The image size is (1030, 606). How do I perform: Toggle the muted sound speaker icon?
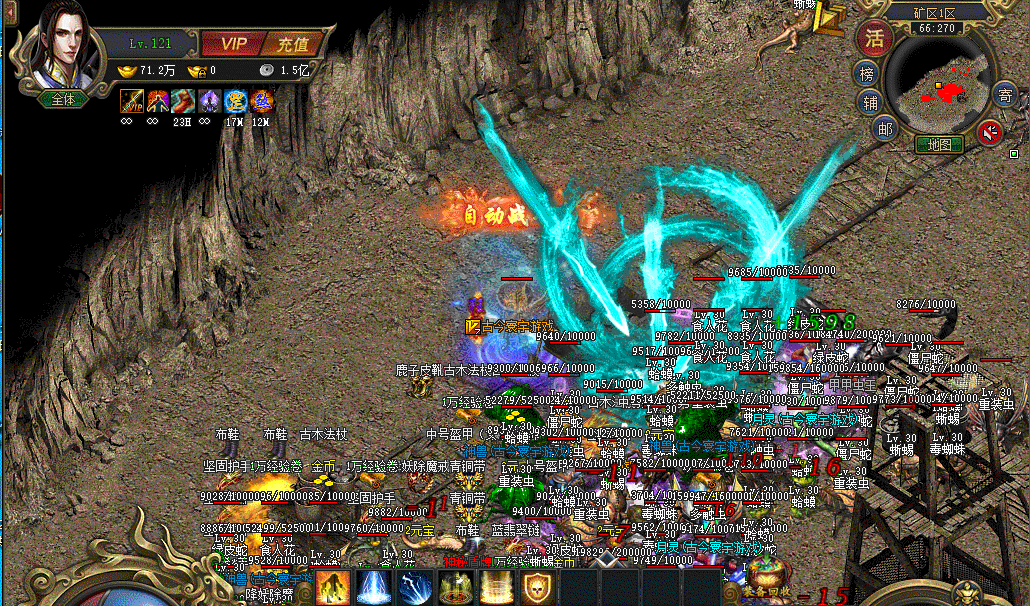pos(990,131)
